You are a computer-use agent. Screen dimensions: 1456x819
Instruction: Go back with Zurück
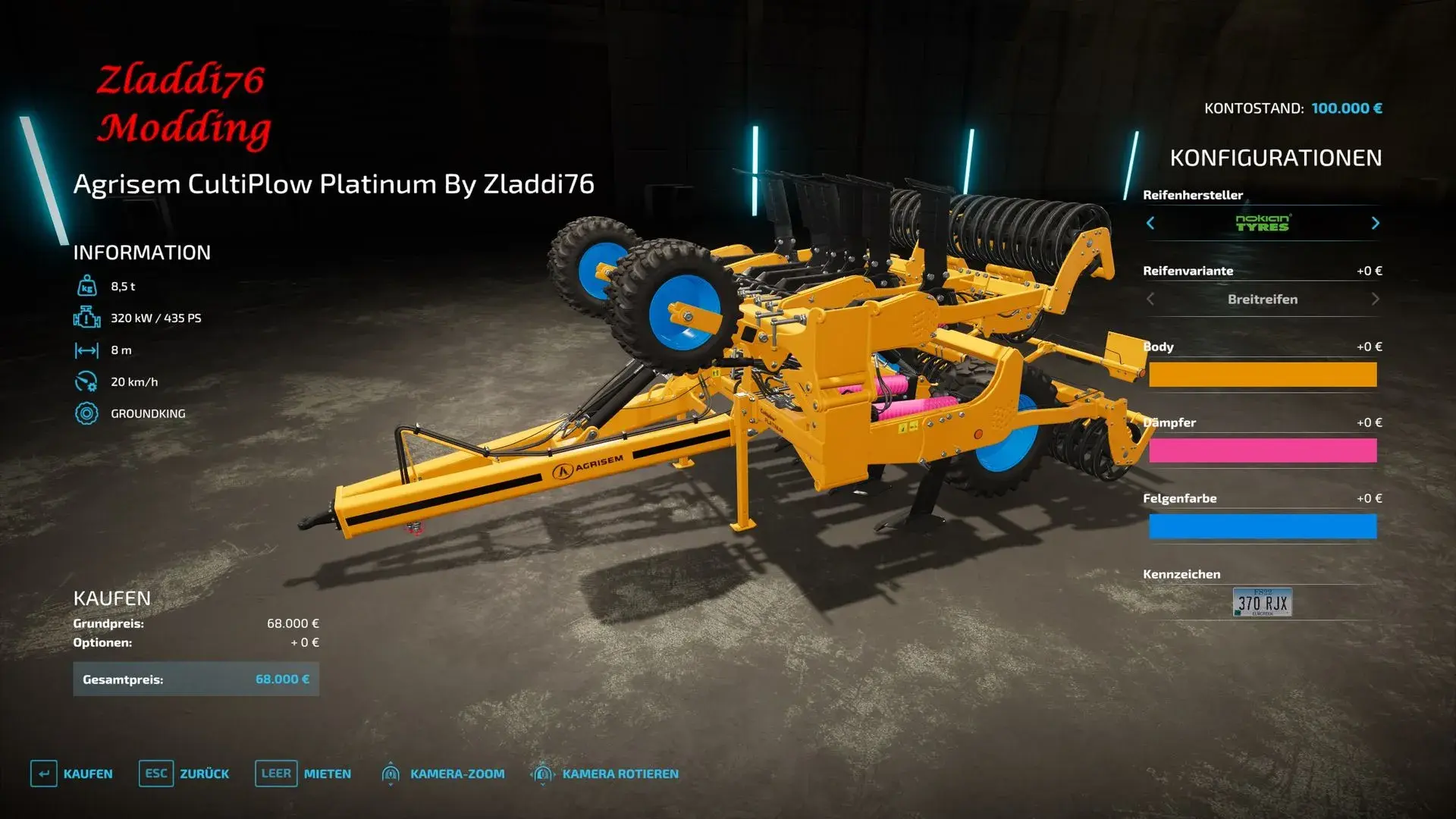[x=184, y=773]
